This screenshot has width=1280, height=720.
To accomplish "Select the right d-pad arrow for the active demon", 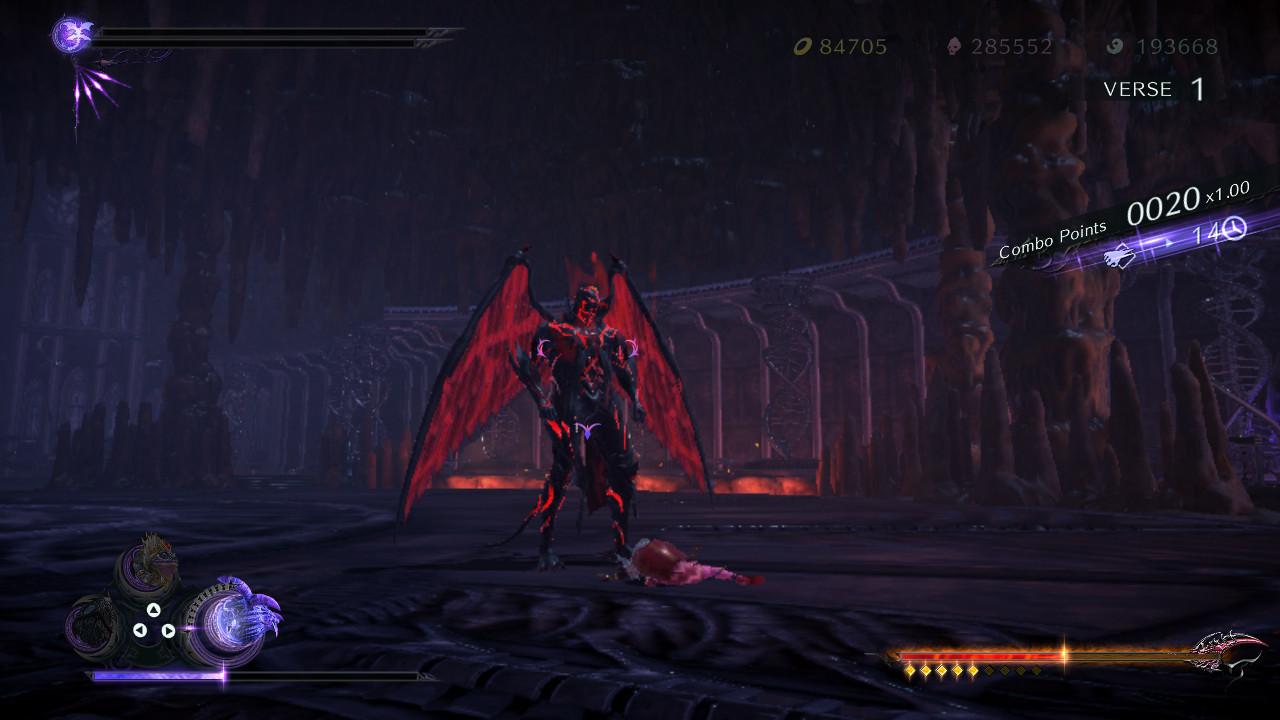I will pos(169,630).
